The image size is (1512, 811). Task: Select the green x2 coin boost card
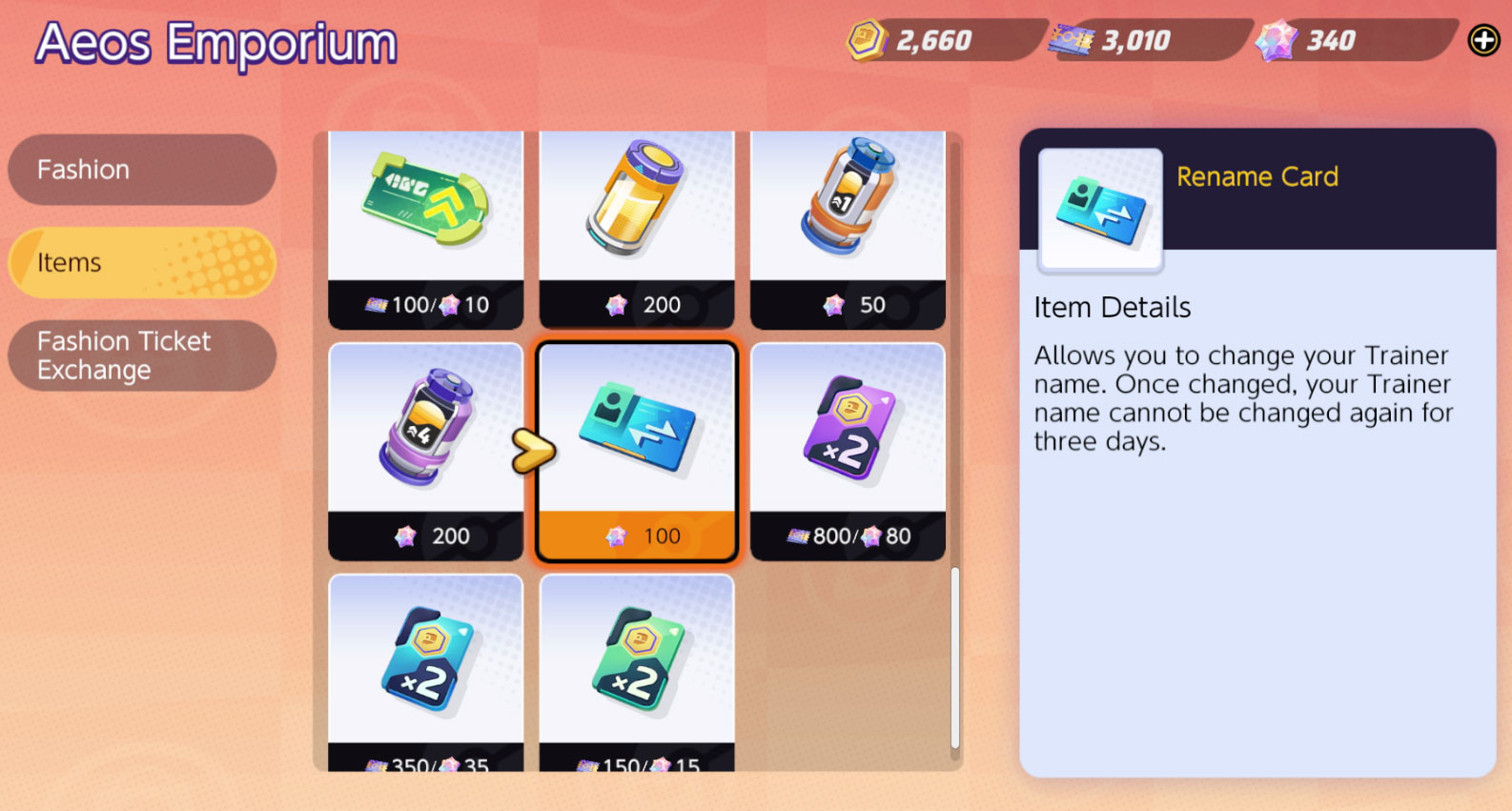tap(636, 658)
